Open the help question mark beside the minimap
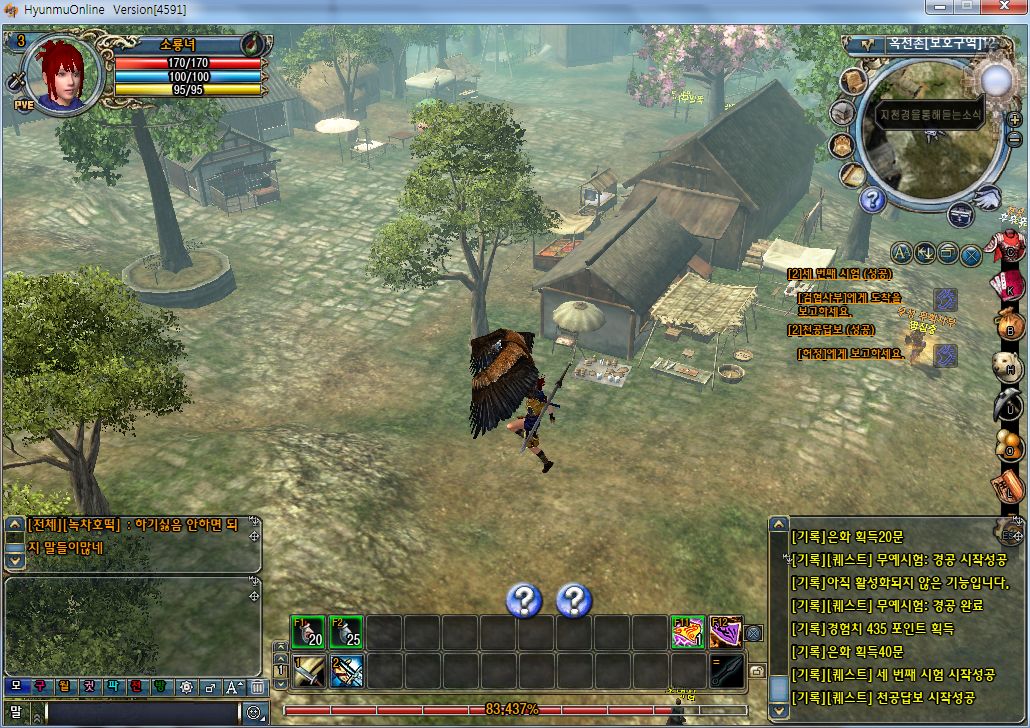The image size is (1030, 728). click(x=872, y=200)
